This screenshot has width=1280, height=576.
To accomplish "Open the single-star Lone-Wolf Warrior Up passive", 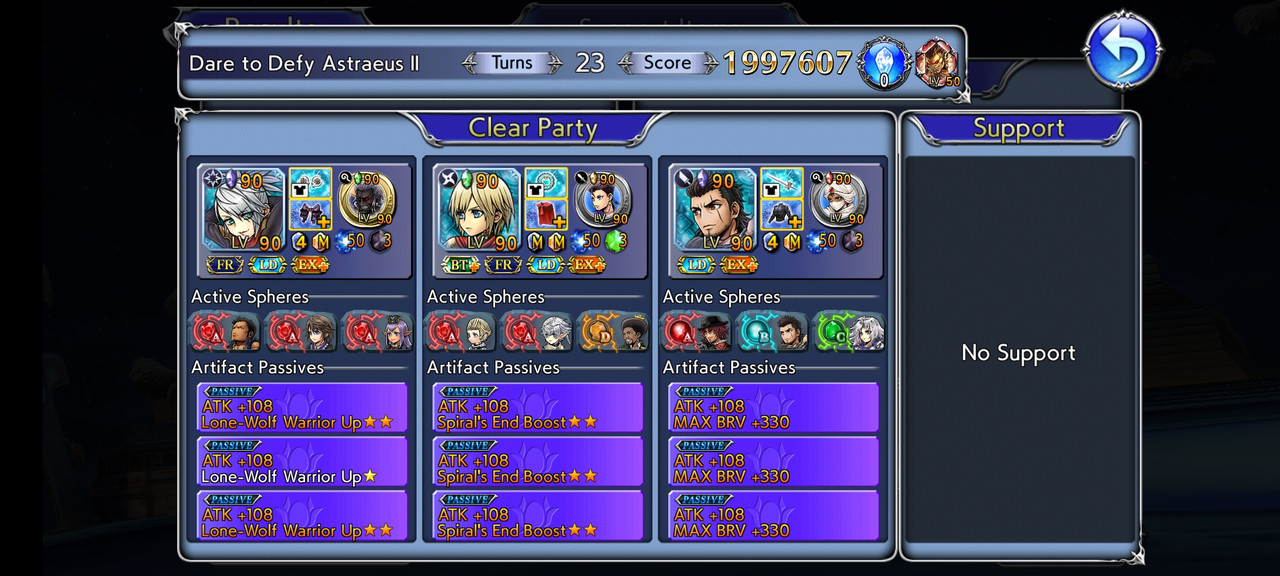I will pos(302,469).
